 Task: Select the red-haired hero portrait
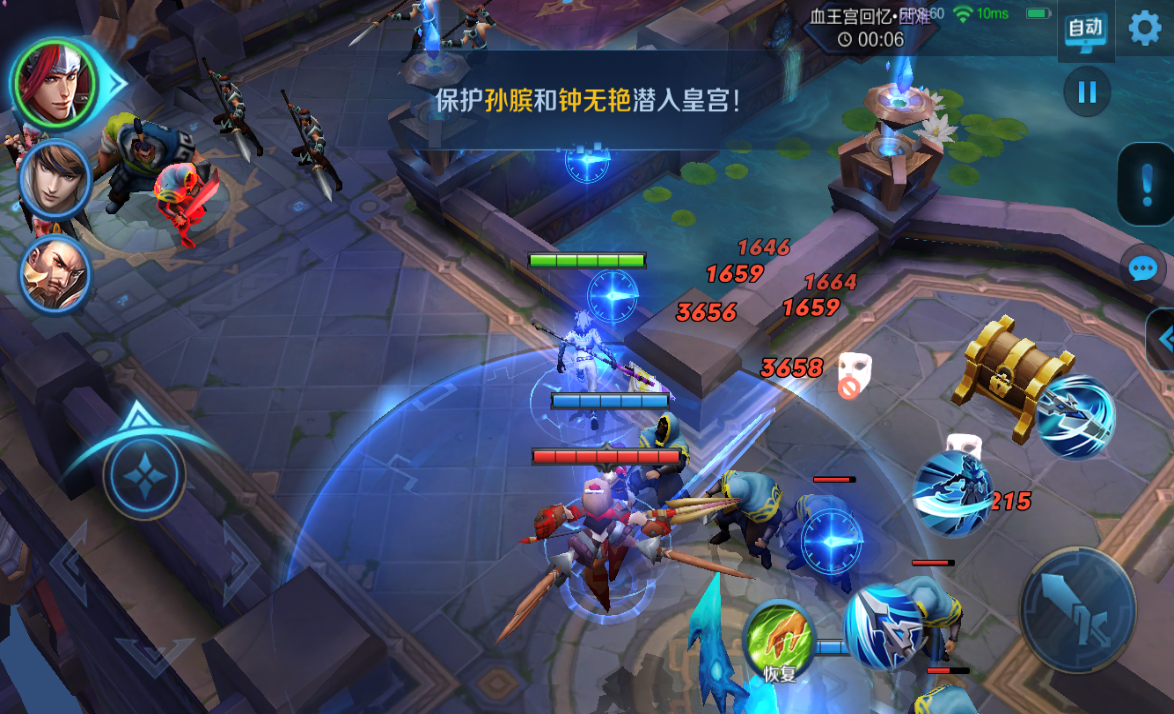56,82
